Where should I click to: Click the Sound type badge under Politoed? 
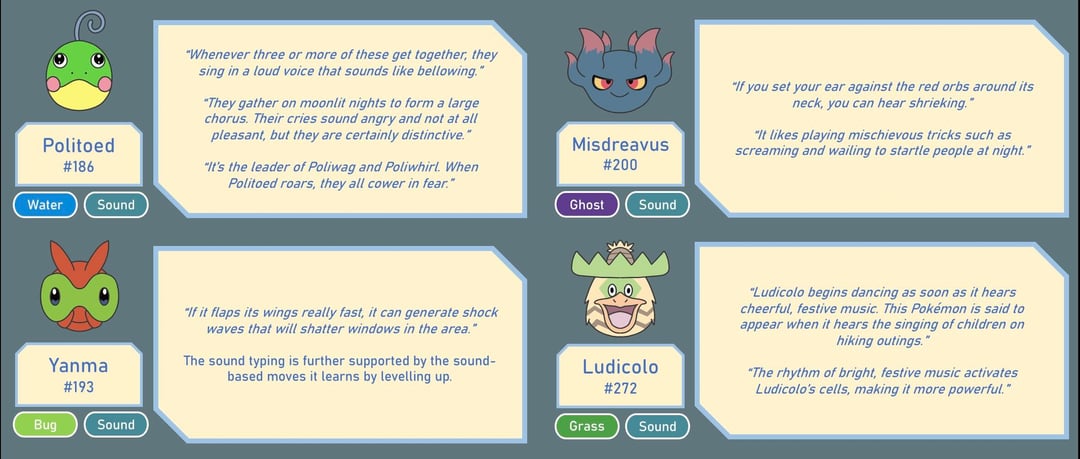click(116, 205)
